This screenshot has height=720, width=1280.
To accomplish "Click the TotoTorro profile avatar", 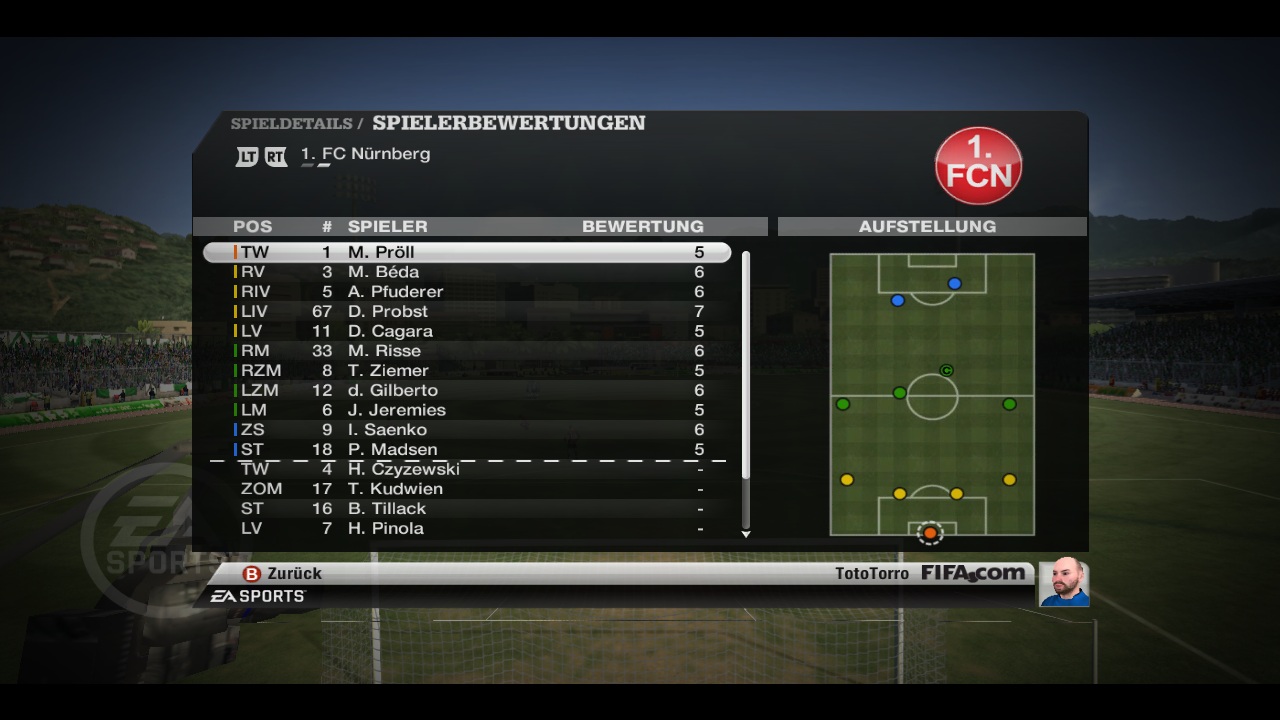I will (1063, 582).
